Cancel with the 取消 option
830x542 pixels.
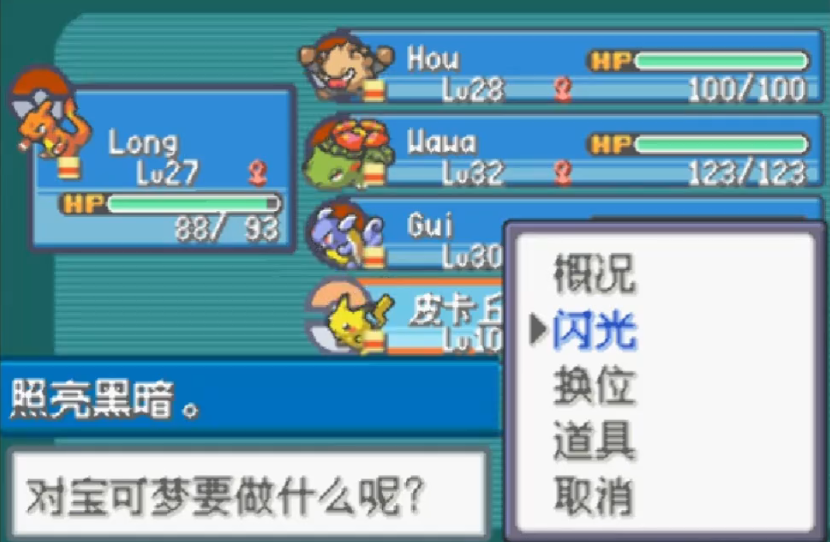point(594,497)
